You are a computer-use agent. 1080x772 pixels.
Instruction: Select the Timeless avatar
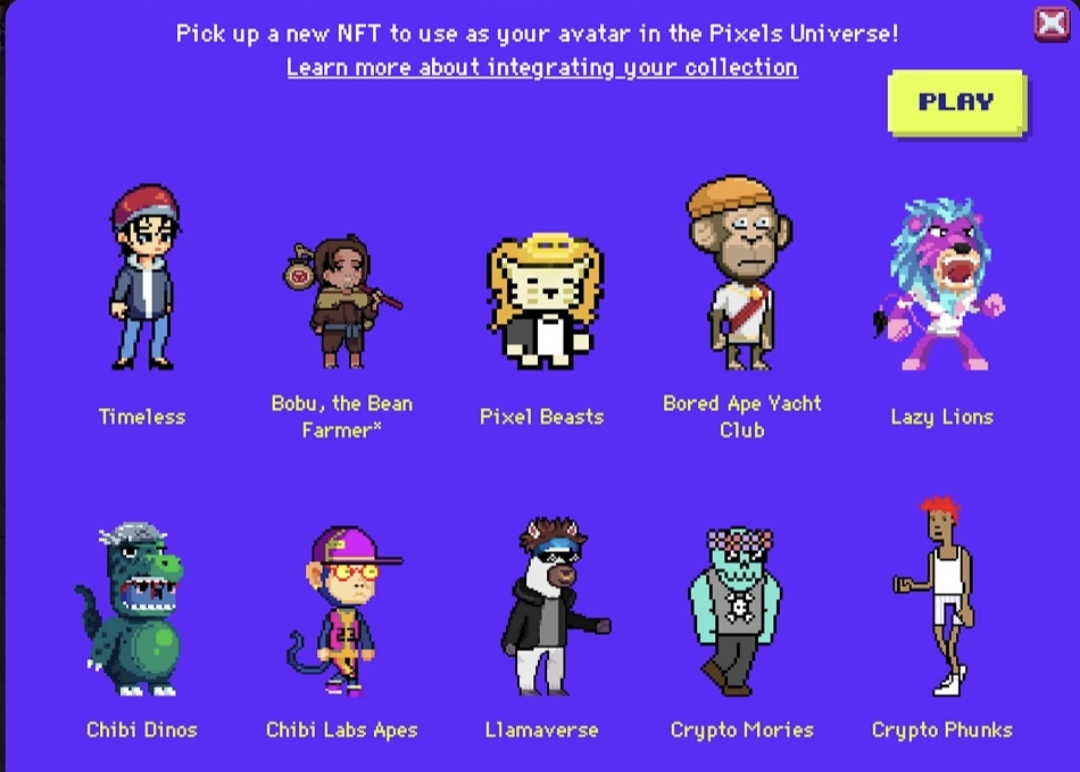tap(143, 278)
